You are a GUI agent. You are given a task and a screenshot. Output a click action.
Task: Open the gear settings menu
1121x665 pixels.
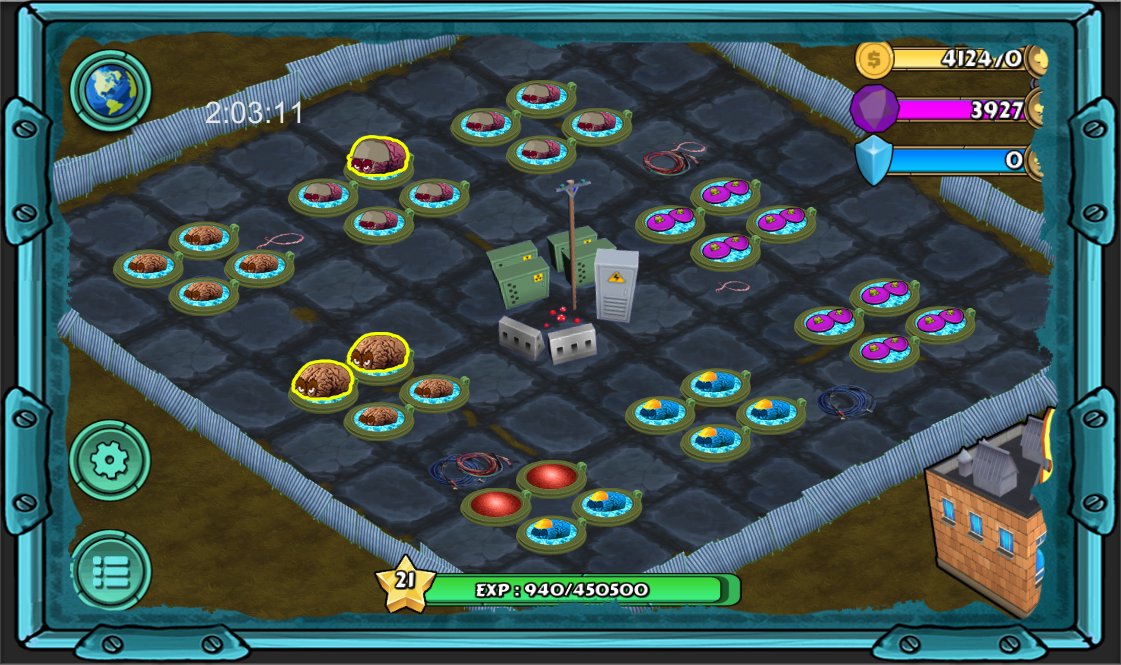(x=110, y=460)
